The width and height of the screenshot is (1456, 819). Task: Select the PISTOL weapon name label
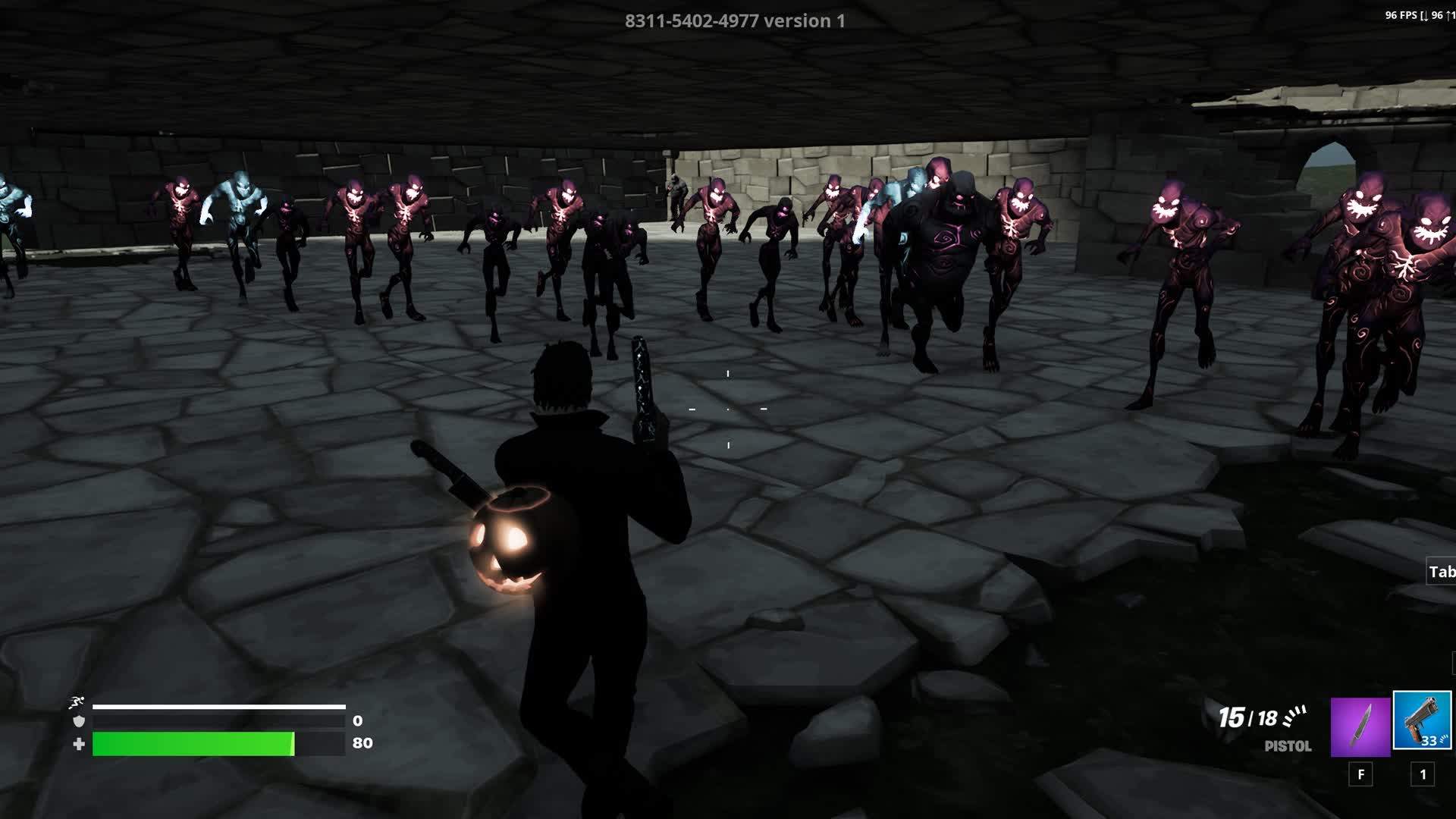(x=1288, y=747)
